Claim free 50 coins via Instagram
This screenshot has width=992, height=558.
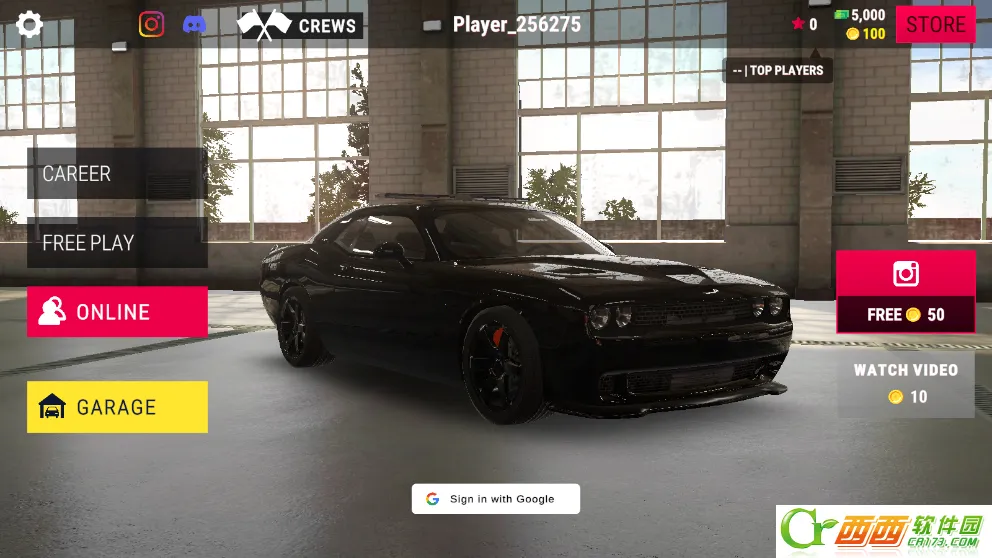point(905,292)
